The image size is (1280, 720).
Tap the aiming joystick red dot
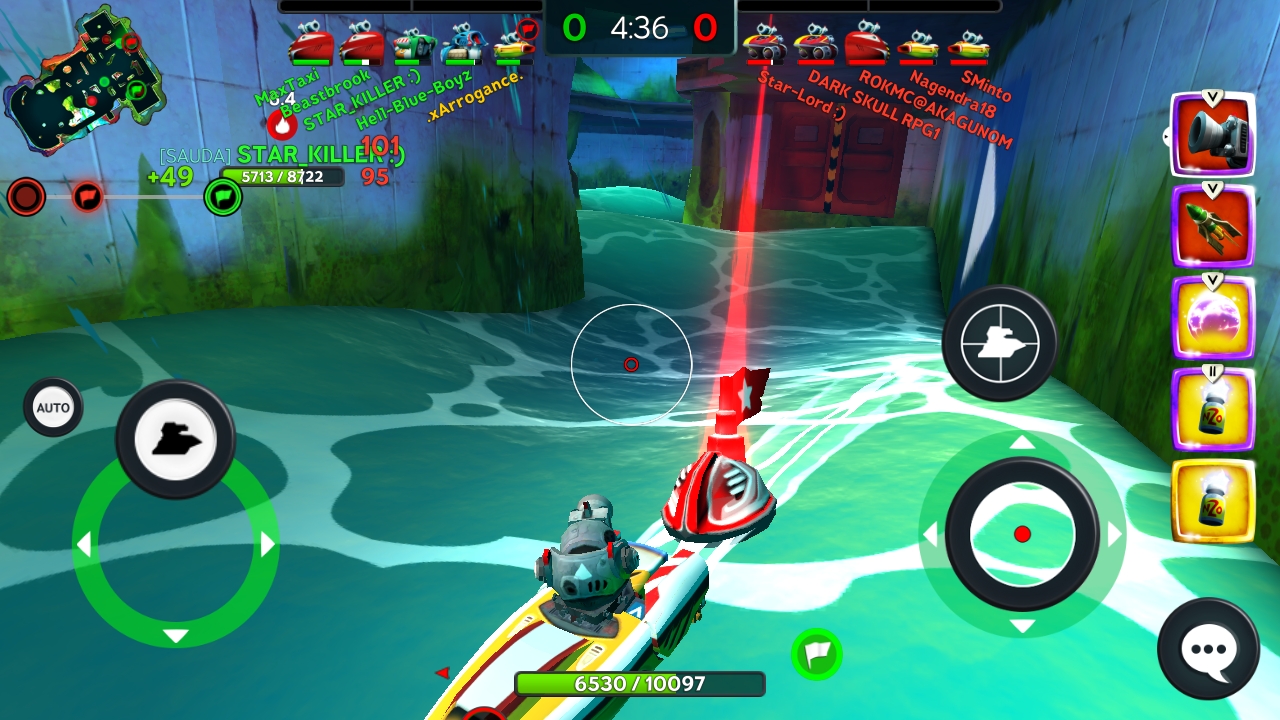point(1022,534)
